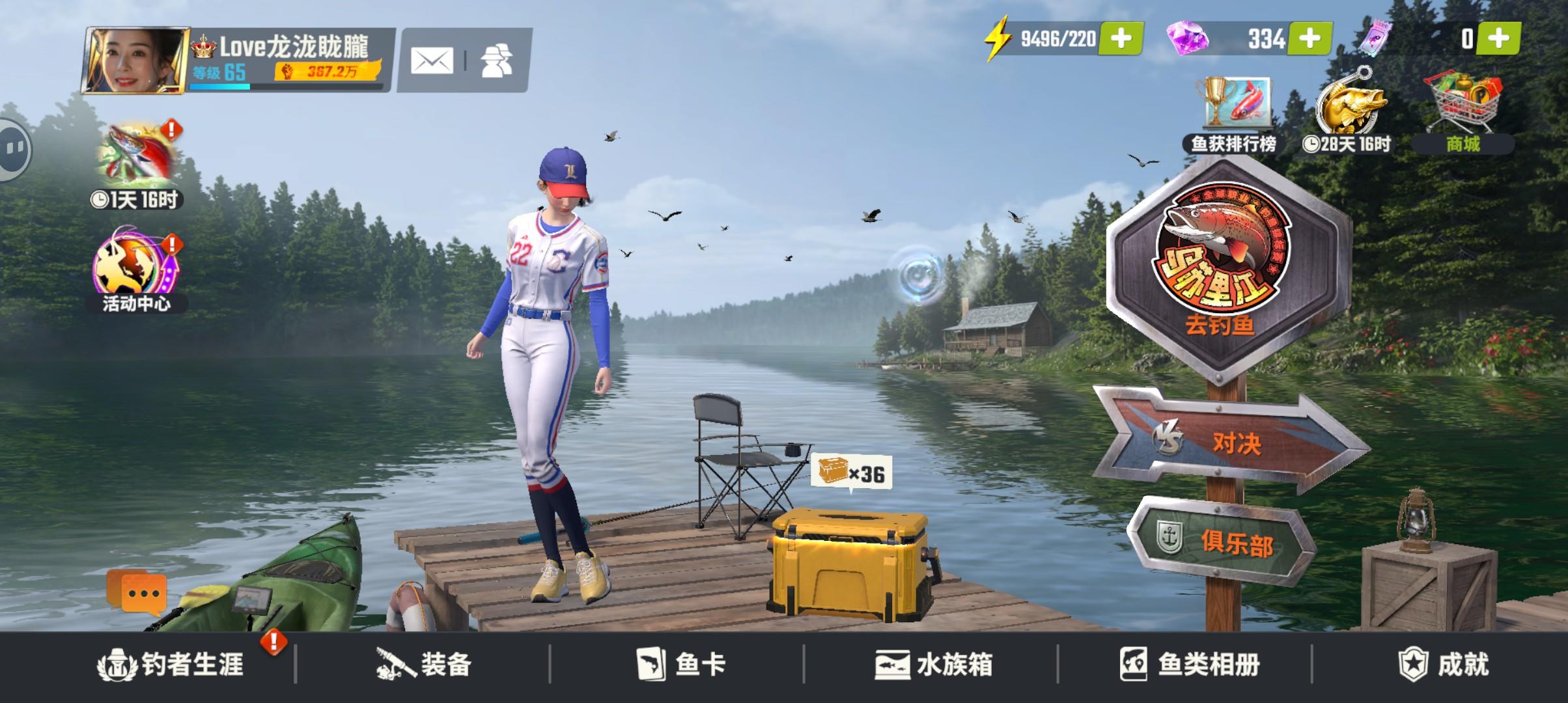The image size is (1568, 703).
Task: Open the friend/social icon next to mail
Action: click(496, 60)
